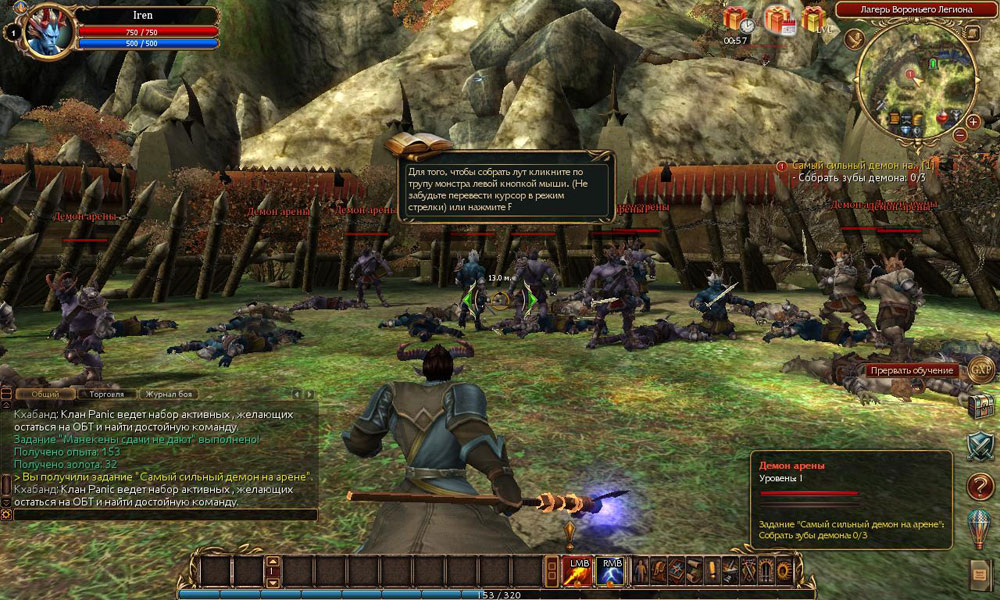The image size is (1000, 600).
Task: Zoom in the minimap with plus button
Action: point(973,121)
